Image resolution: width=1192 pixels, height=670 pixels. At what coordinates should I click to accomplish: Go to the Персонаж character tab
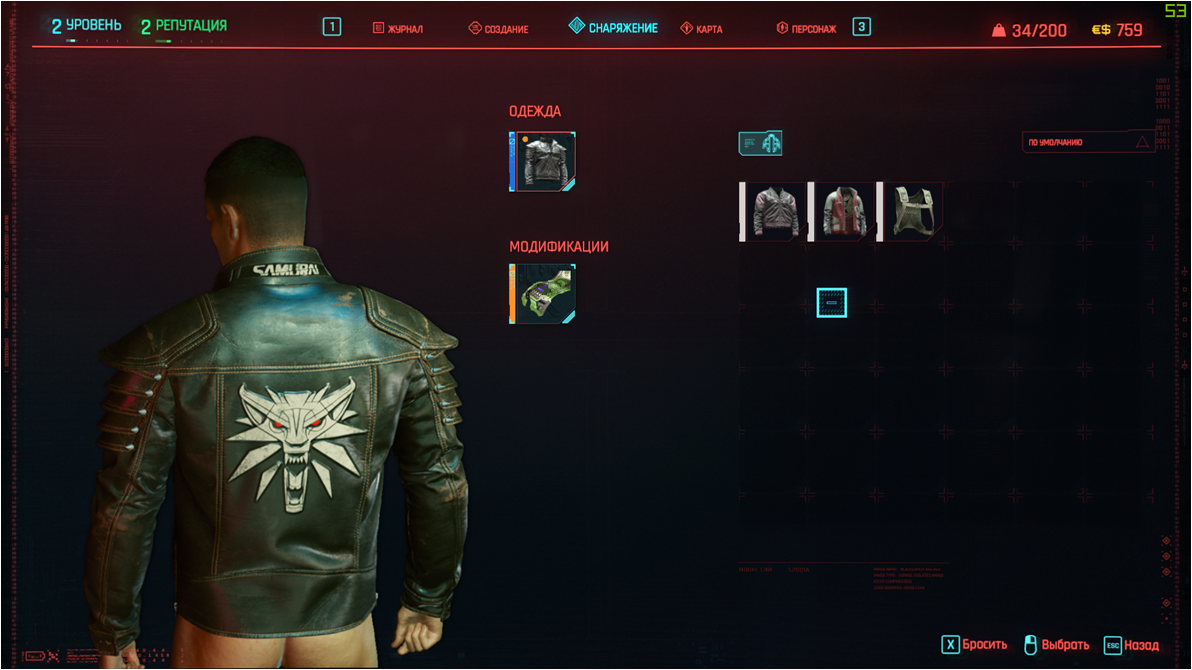[806, 29]
